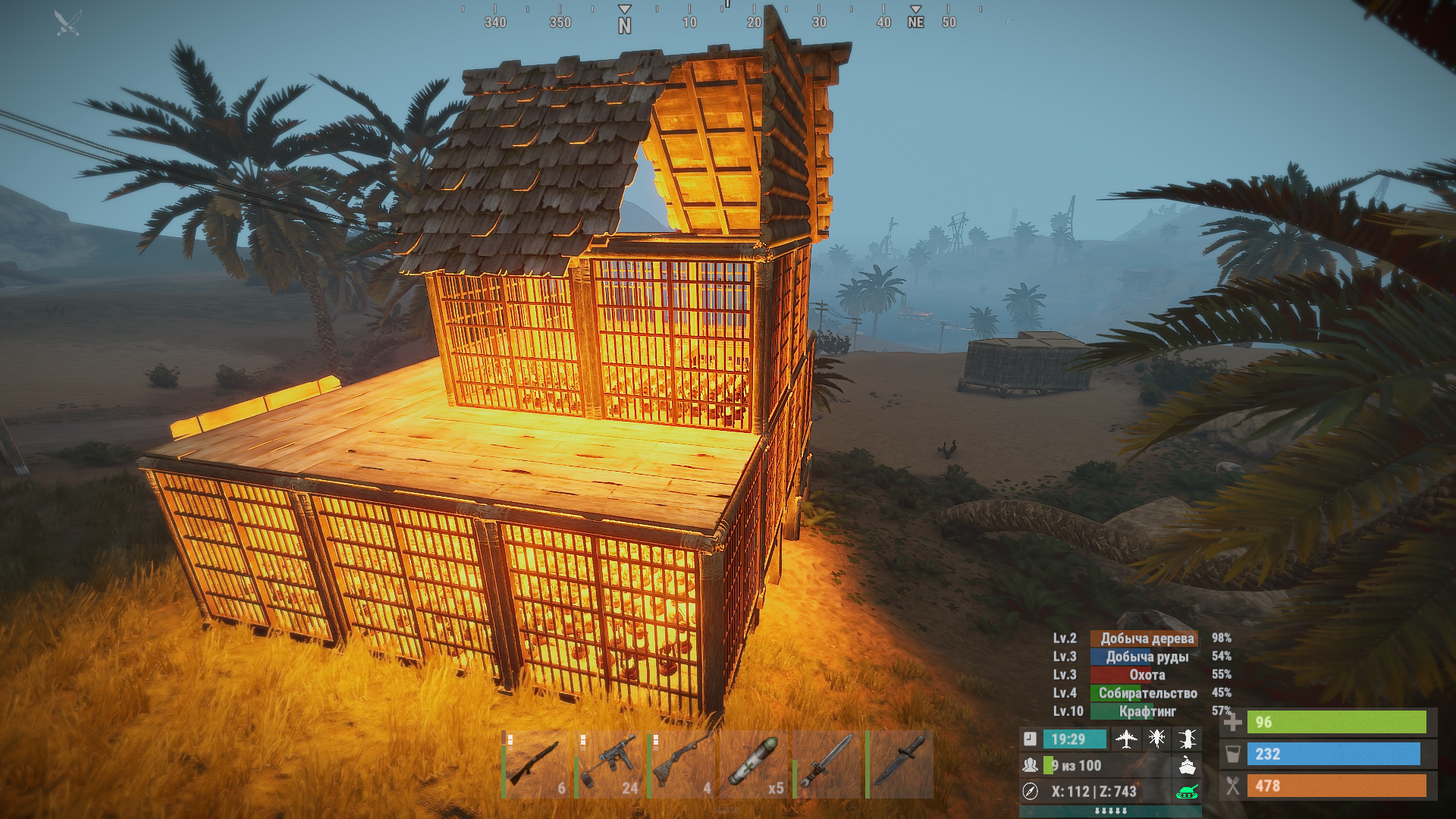
Task: Click the patrol helicopter event icon
Action: click(x=1157, y=739)
